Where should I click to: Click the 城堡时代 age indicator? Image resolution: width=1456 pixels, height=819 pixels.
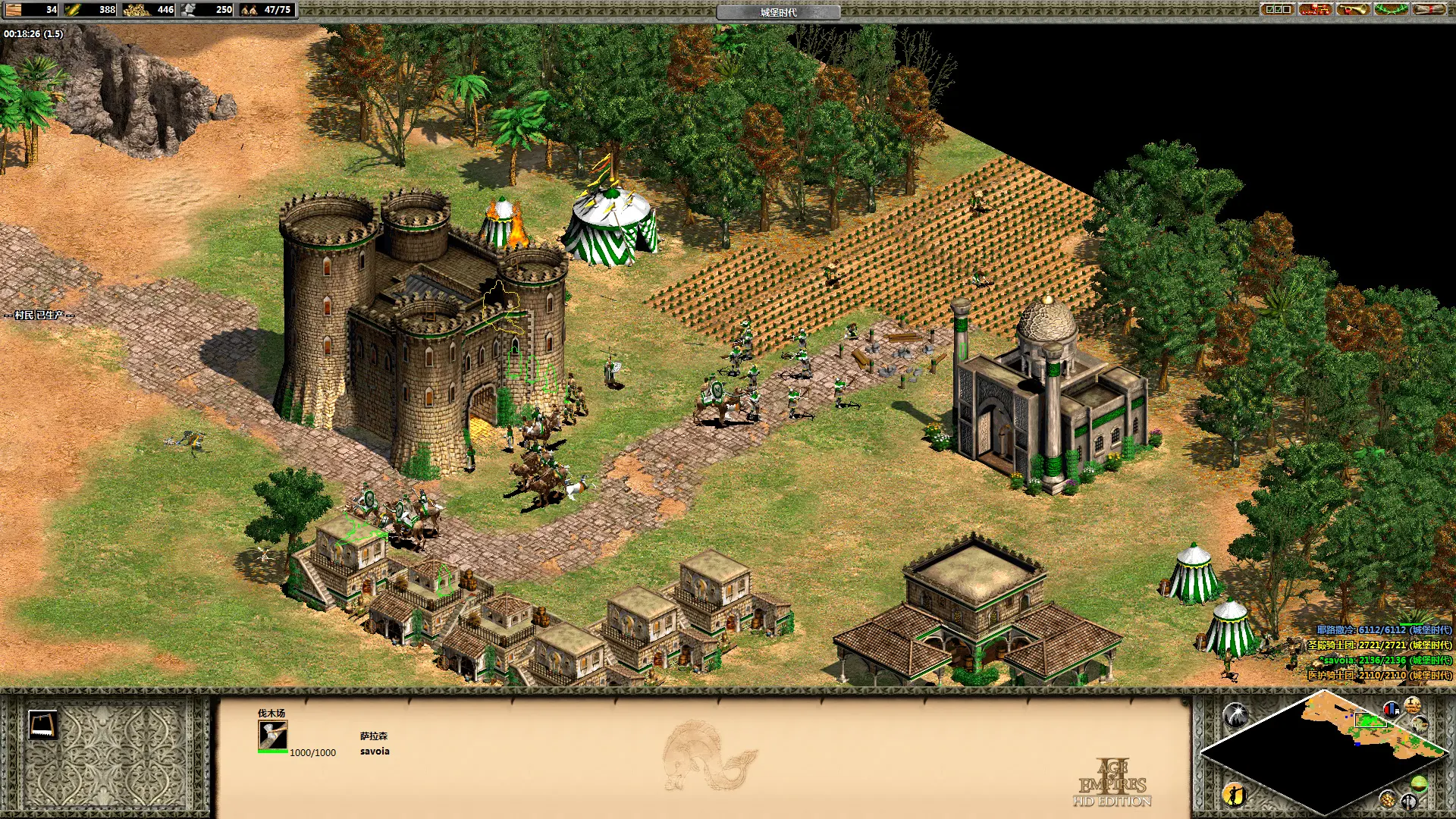pos(778,12)
